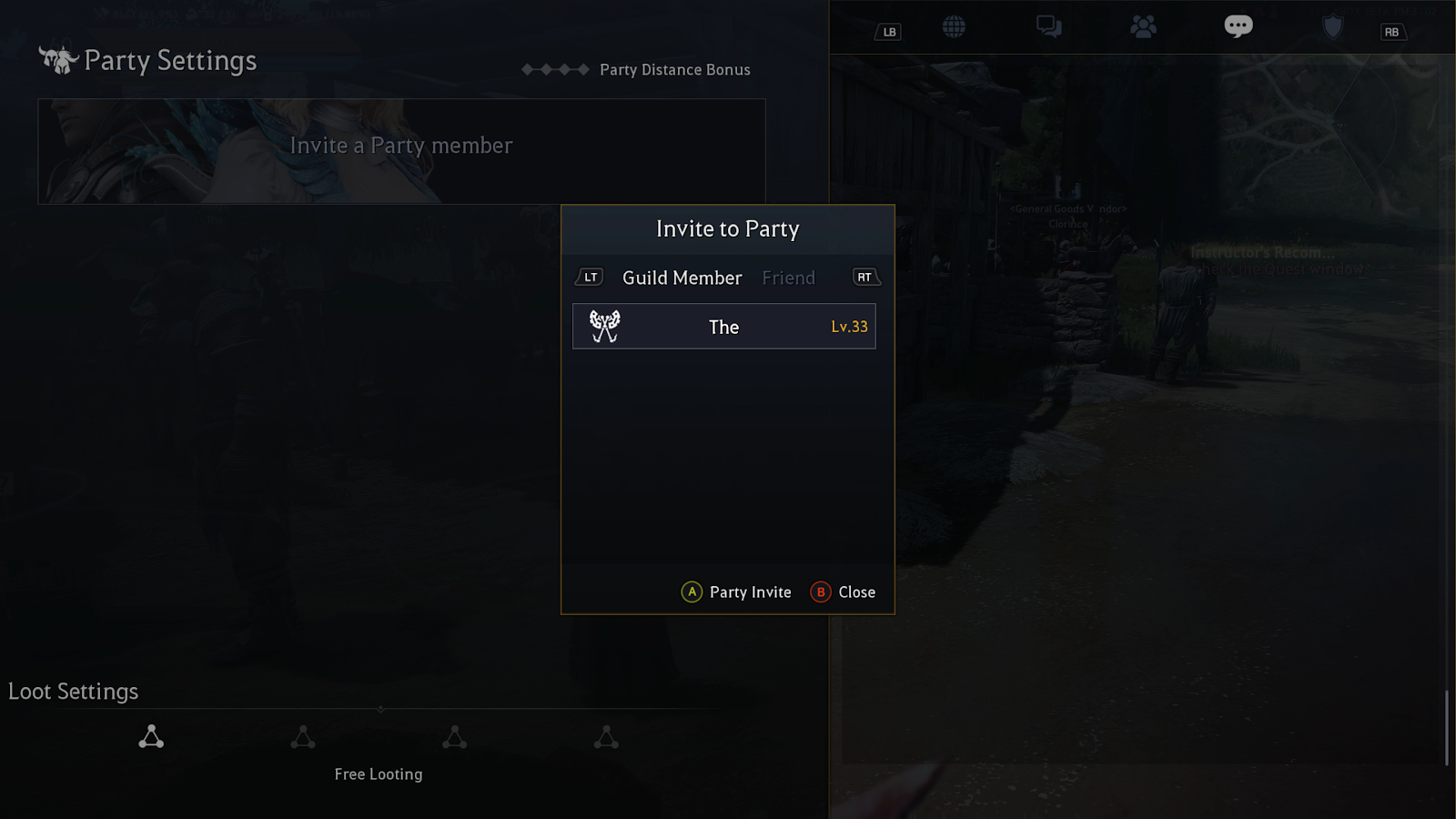Open the shield icon tab

pyautogui.click(x=1332, y=27)
